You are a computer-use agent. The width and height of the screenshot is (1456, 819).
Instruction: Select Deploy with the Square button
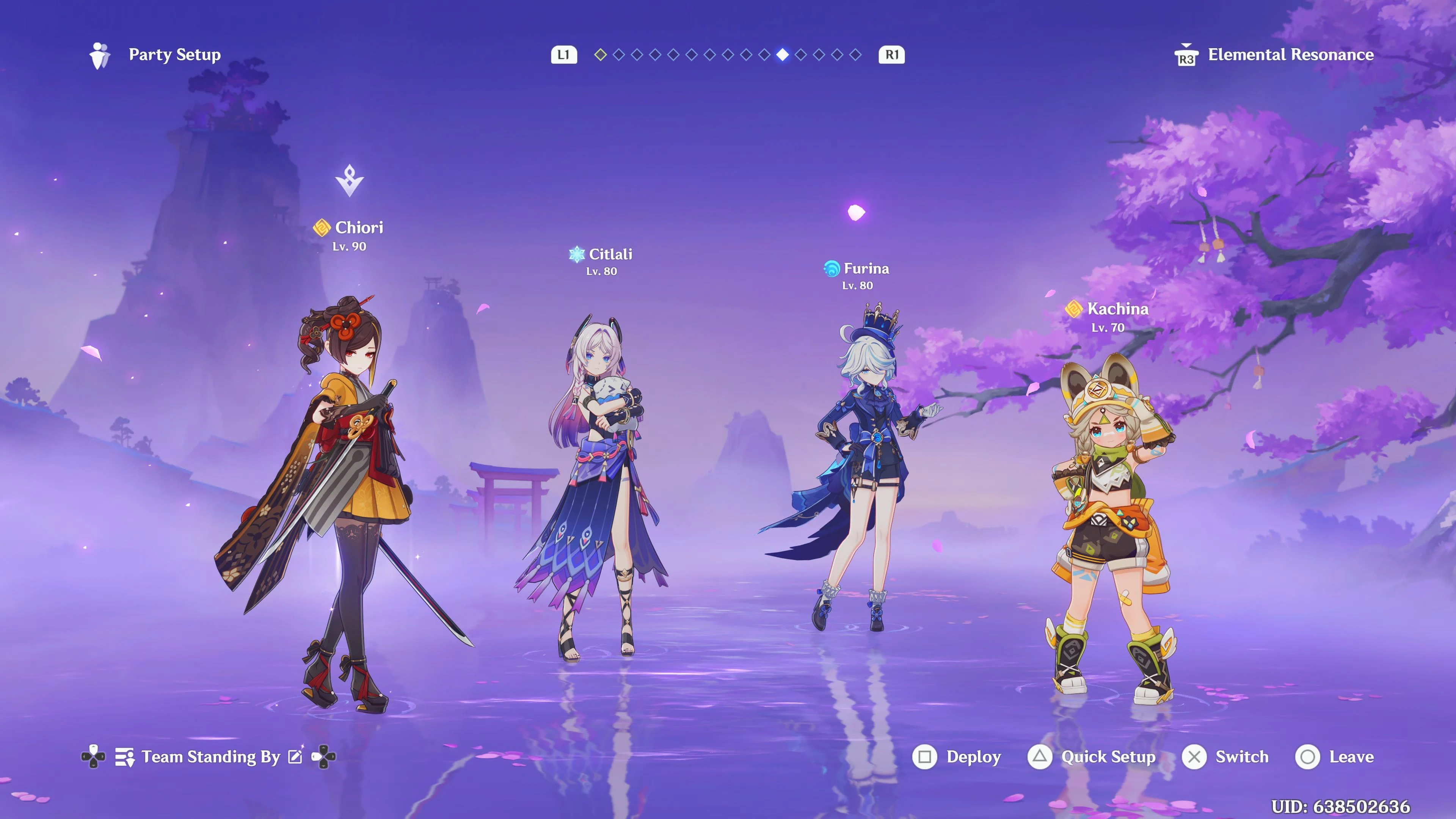pos(925,757)
